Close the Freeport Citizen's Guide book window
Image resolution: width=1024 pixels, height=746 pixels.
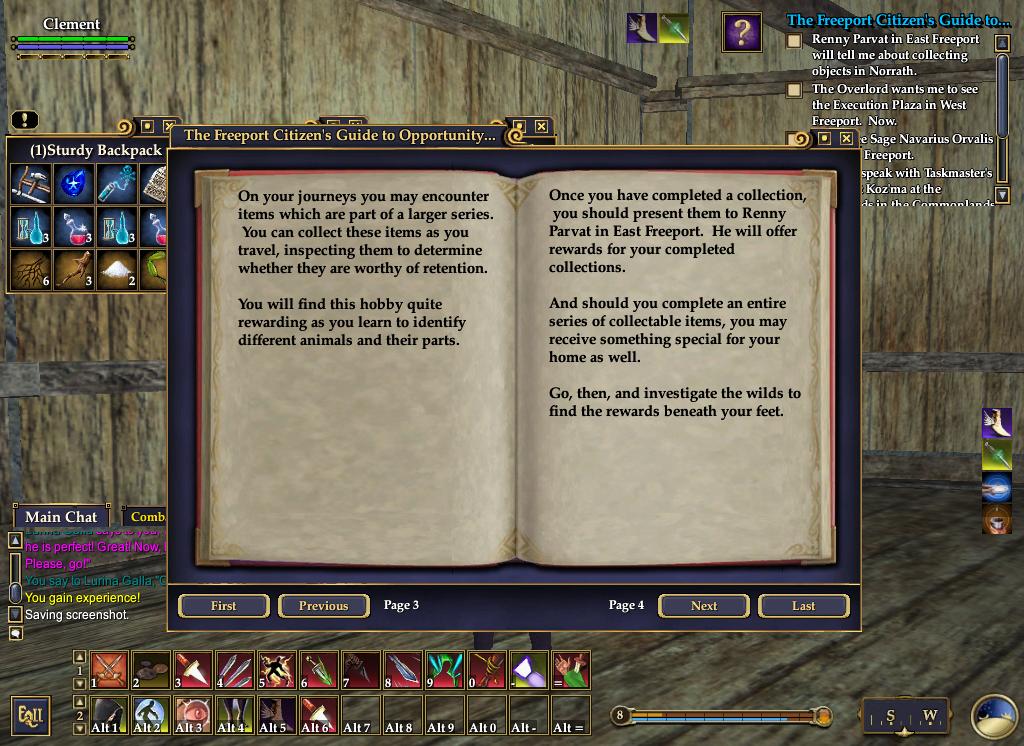click(541, 127)
